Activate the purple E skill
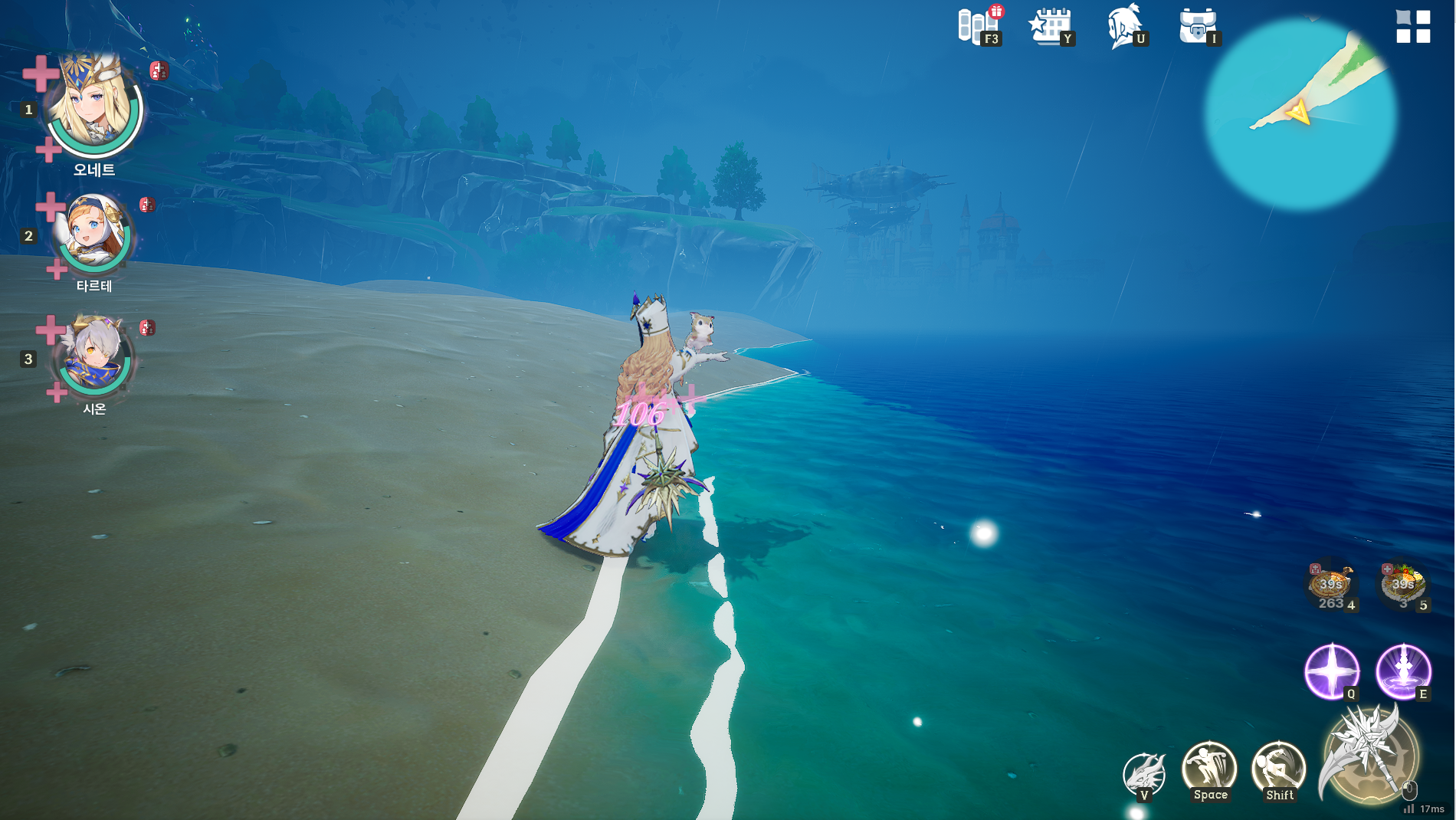This screenshot has height=820, width=1456. tap(1403, 671)
